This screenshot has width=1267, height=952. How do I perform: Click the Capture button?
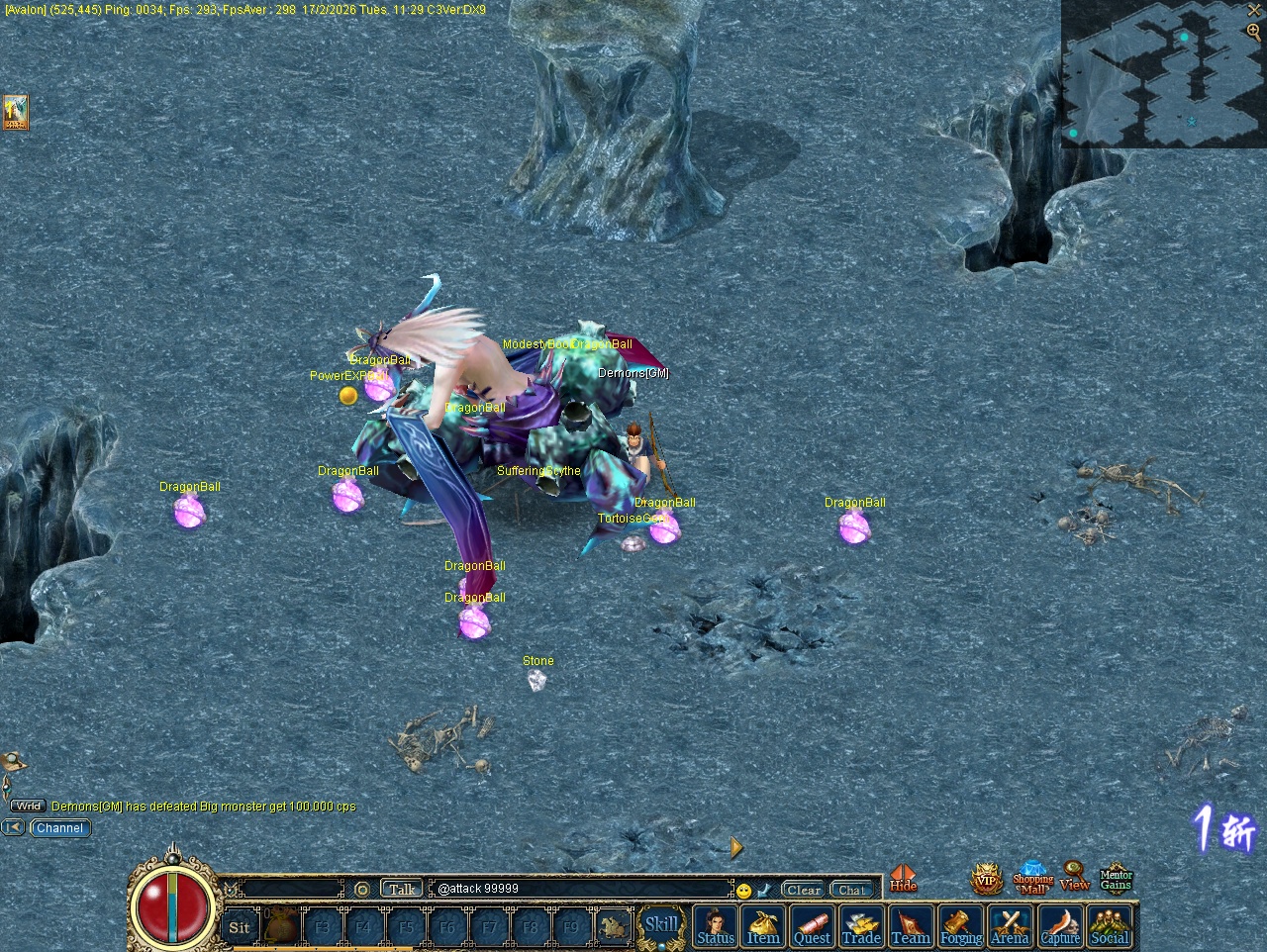click(1060, 927)
